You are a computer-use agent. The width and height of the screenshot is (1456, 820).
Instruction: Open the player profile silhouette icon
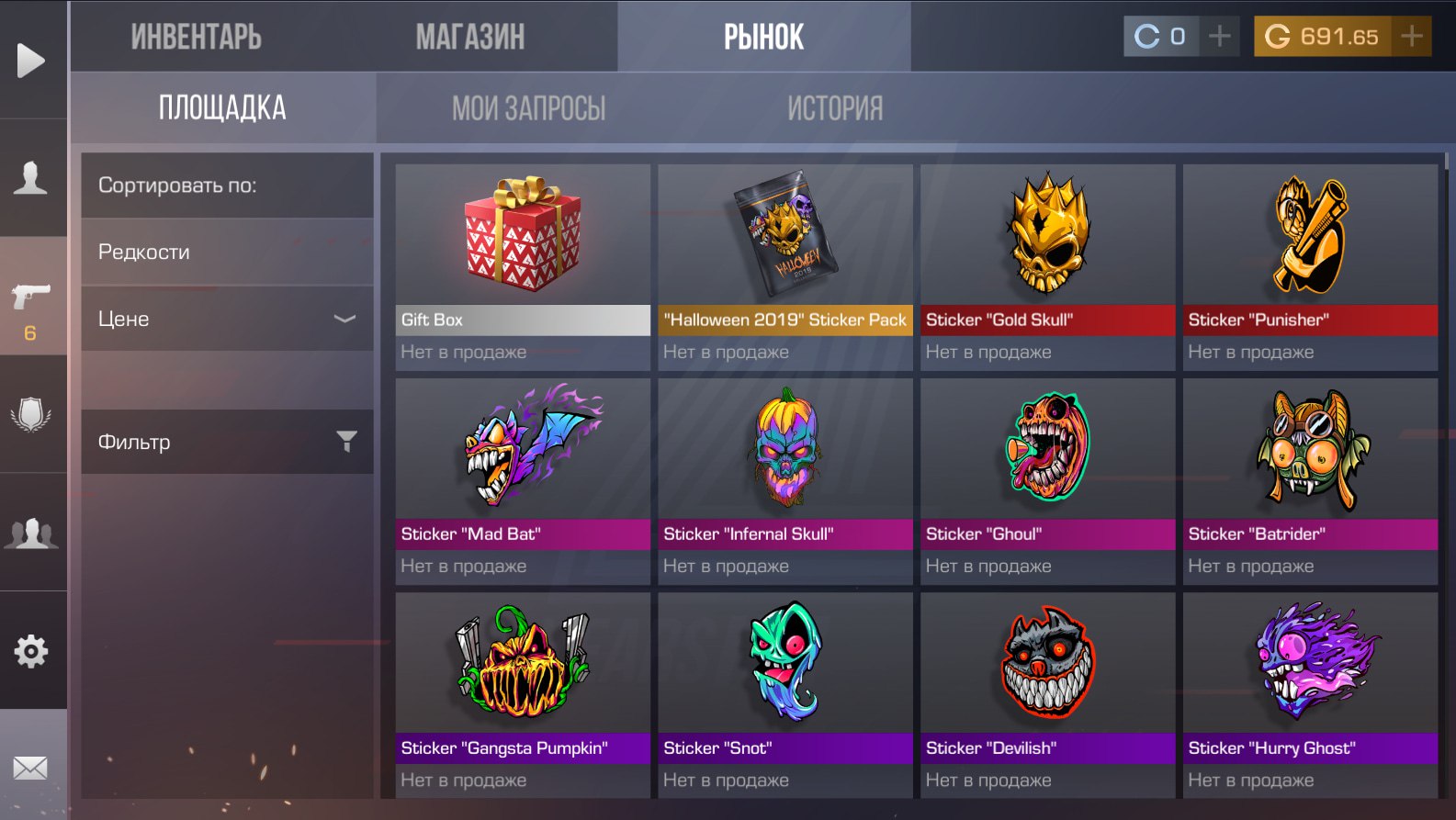click(x=31, y=177)
